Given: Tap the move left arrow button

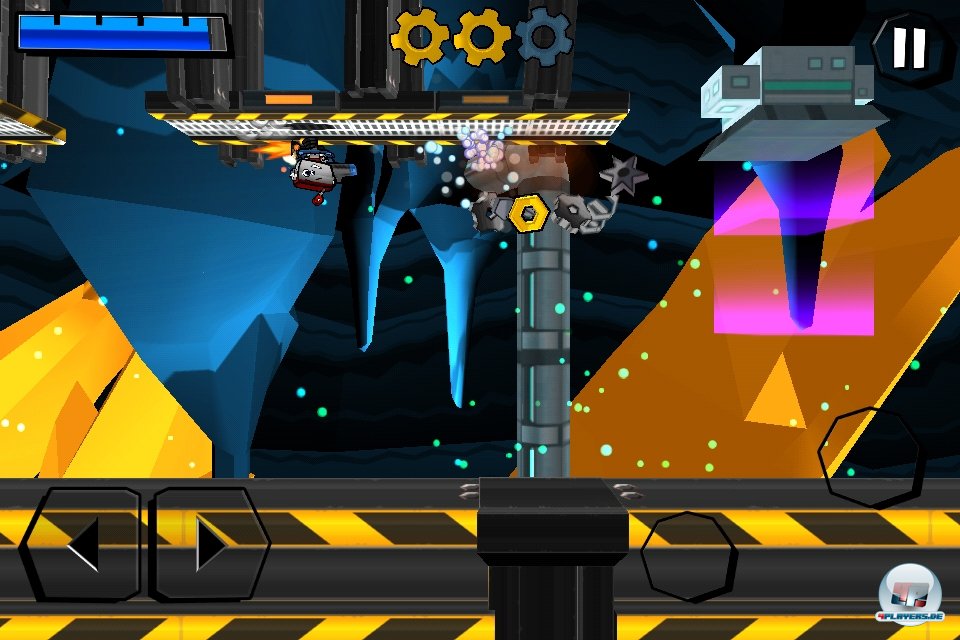Looking at the screenshot, I should 82,545.
